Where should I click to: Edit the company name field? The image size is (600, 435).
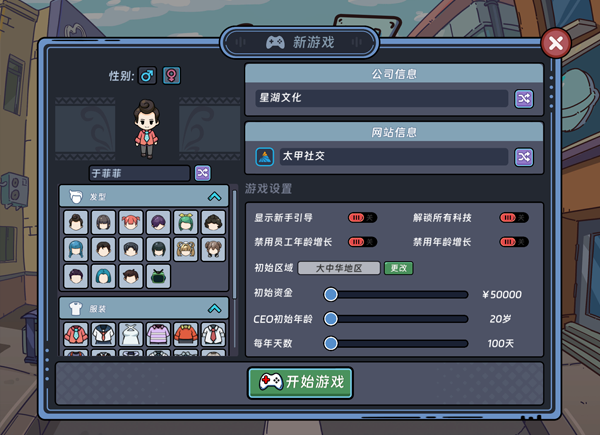[380, 98]
